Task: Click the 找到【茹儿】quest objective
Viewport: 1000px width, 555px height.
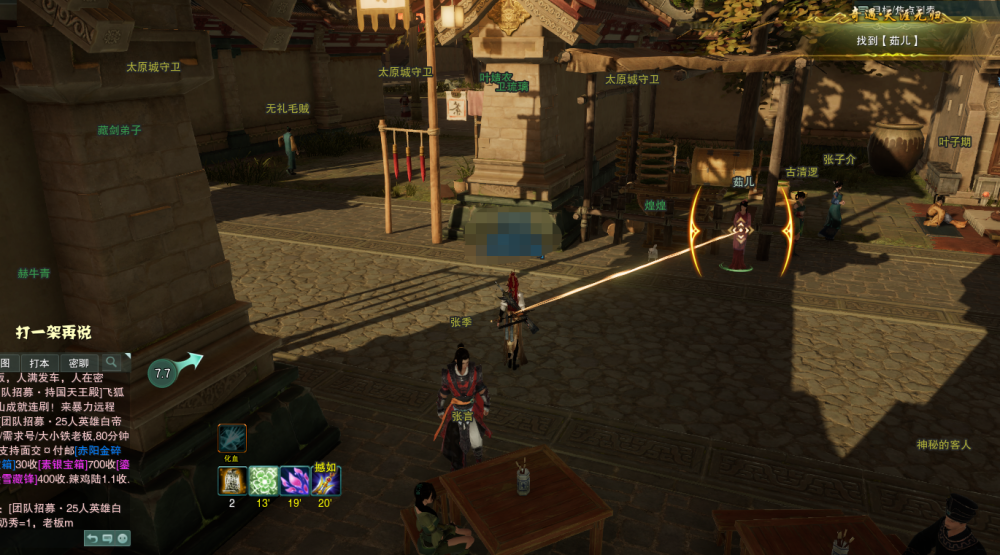Action: [886, 41]
